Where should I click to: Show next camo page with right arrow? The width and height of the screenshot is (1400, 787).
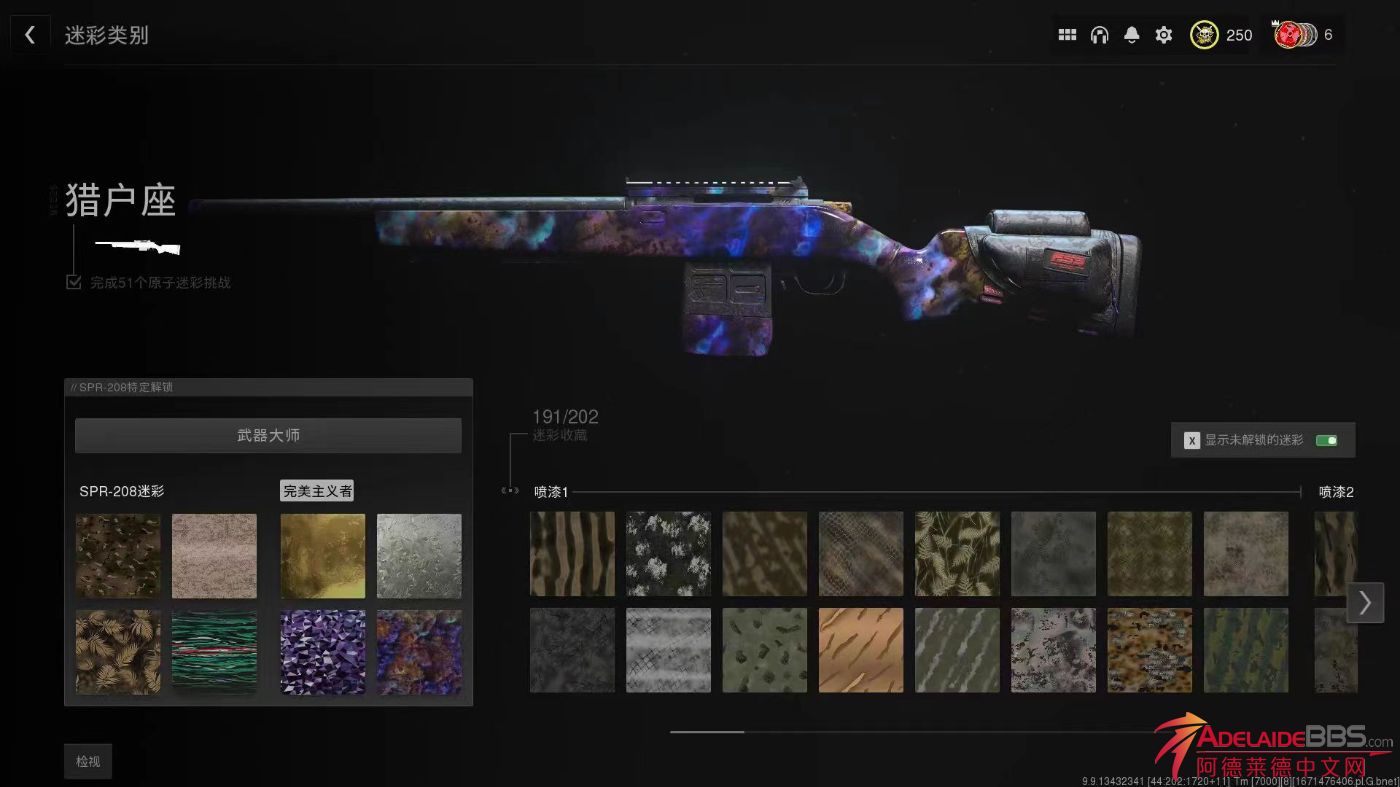pos(1364,602)
